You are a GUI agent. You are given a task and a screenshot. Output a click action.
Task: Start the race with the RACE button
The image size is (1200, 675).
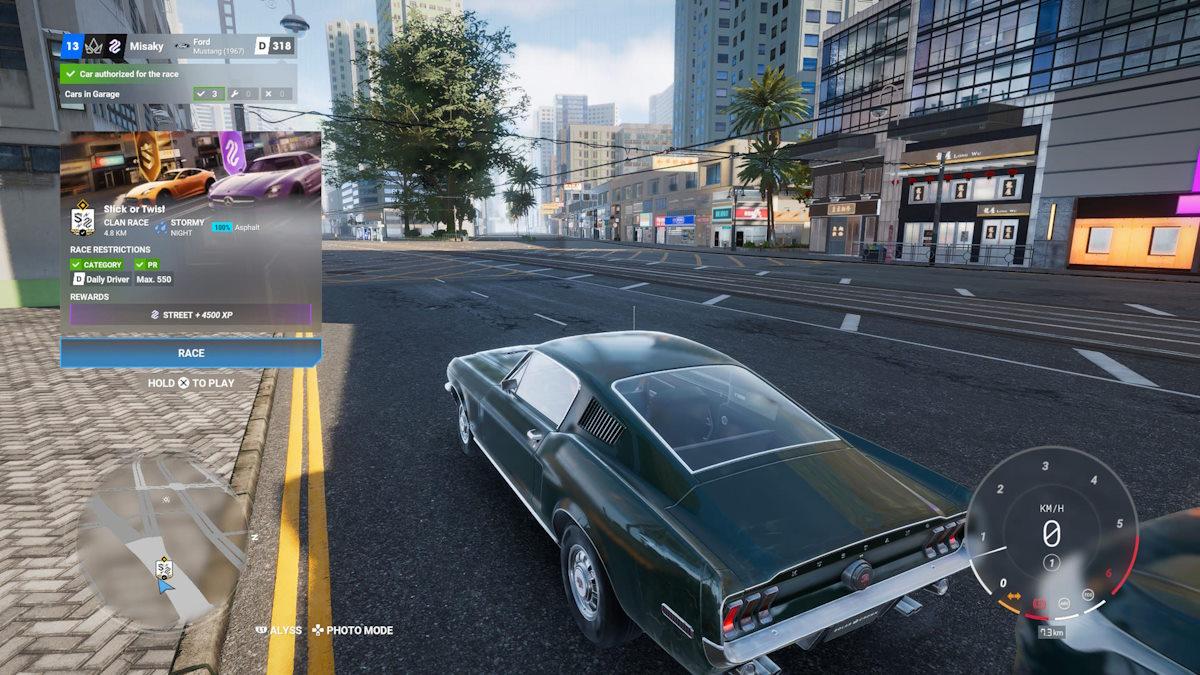[x=191, y=353]
